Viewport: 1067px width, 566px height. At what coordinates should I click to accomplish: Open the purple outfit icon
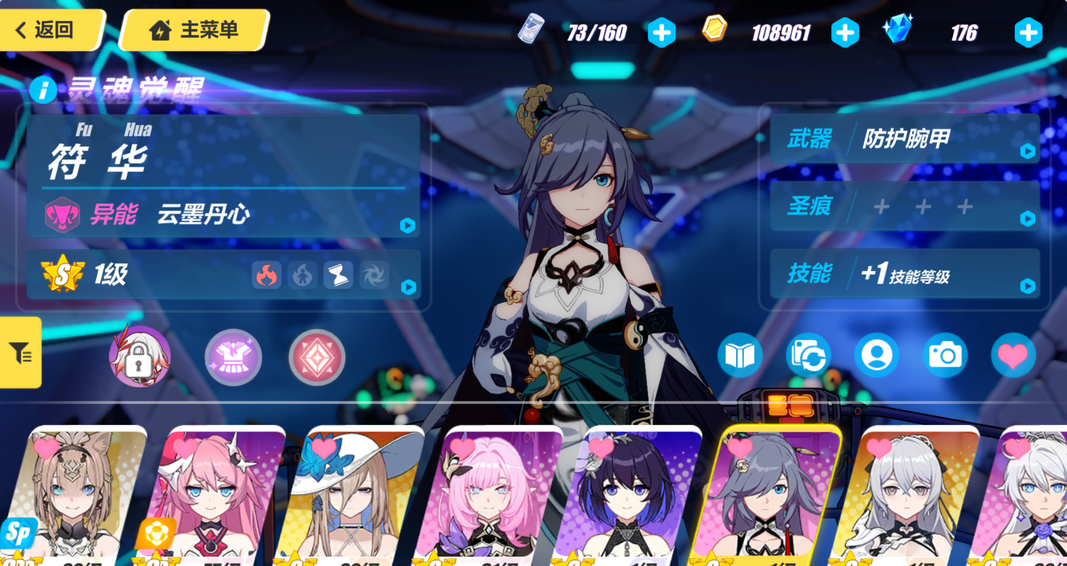pos(233,357)
